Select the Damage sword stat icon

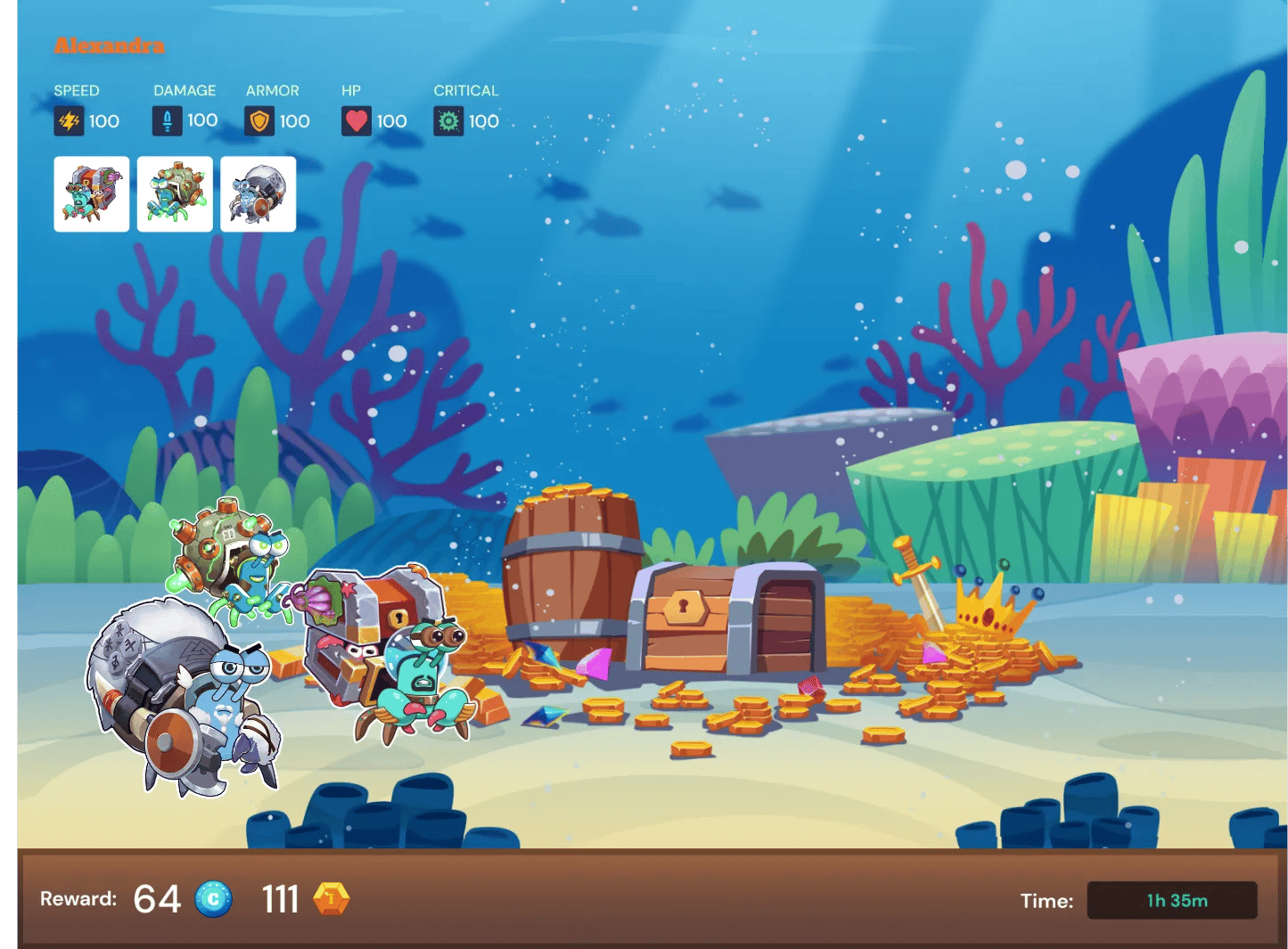coord(167,120)
